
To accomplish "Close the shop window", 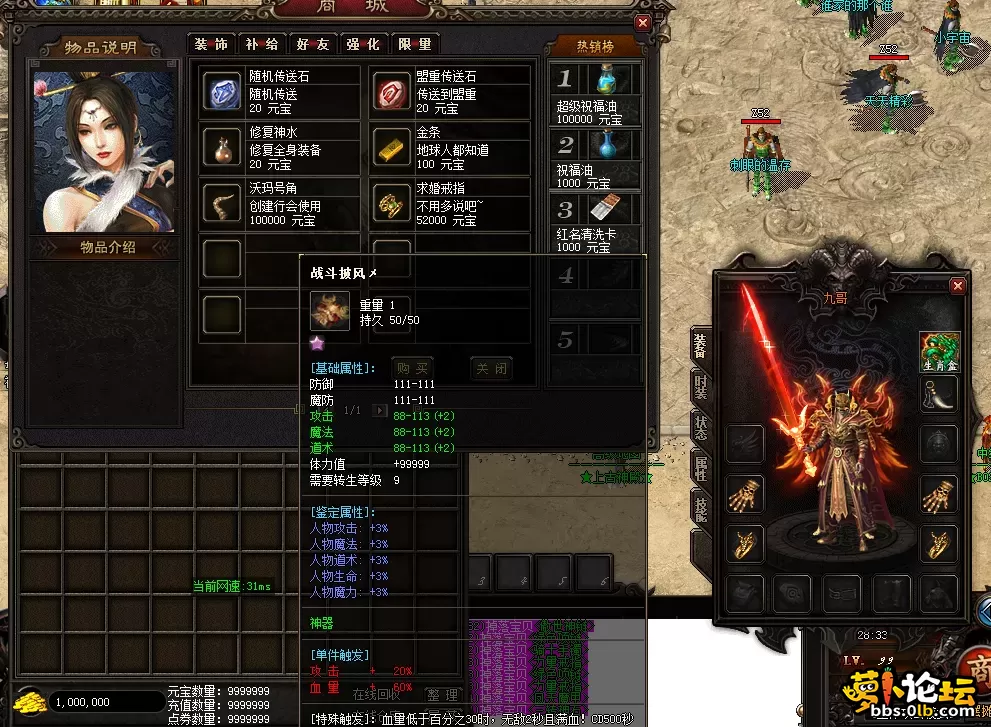I will [643, 22].
